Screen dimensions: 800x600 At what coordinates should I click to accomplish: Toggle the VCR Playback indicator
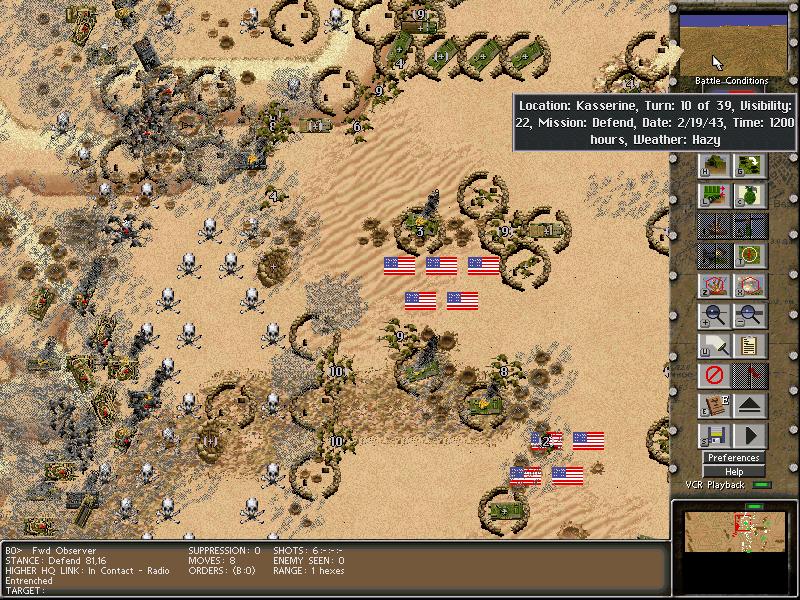point(763,485)
